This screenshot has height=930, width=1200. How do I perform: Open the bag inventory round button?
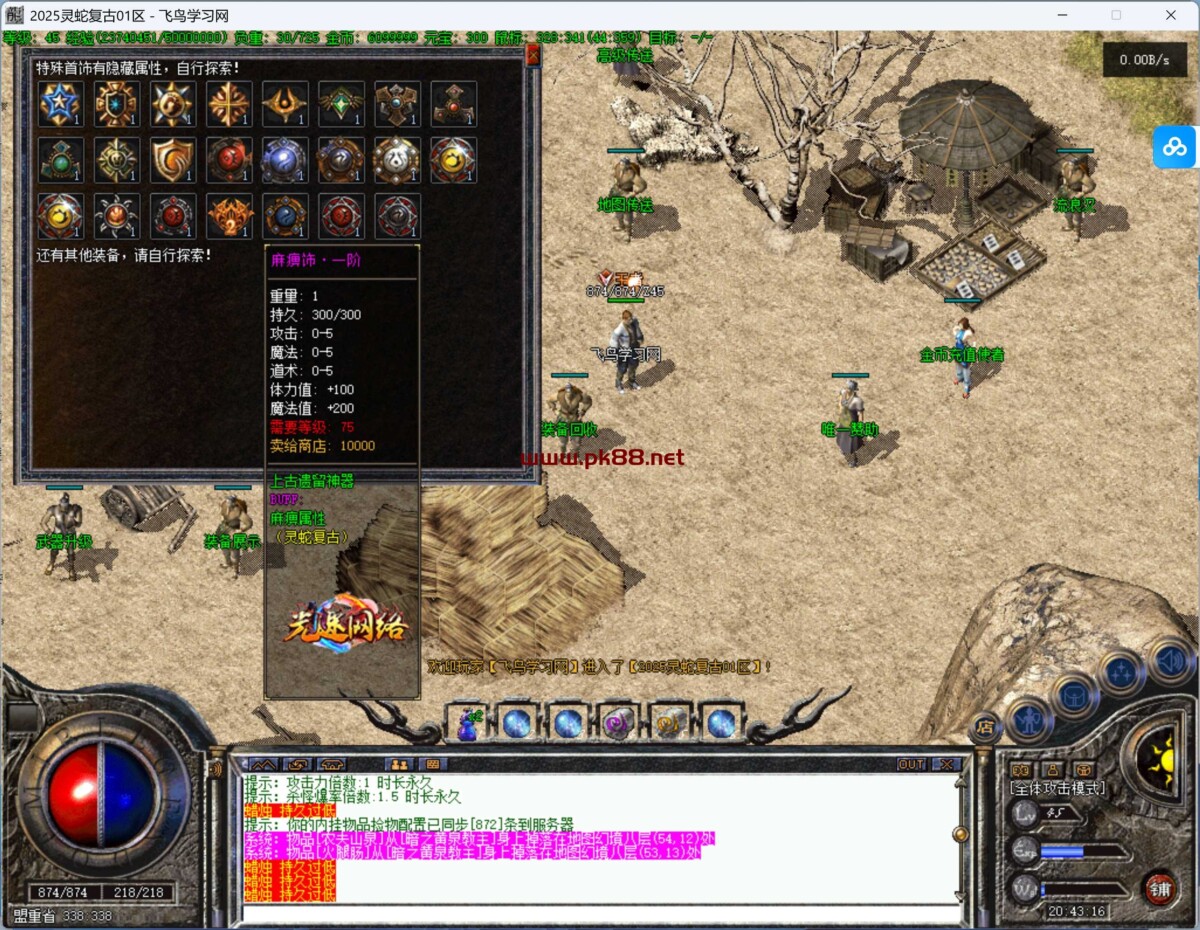pos(1075,695)
